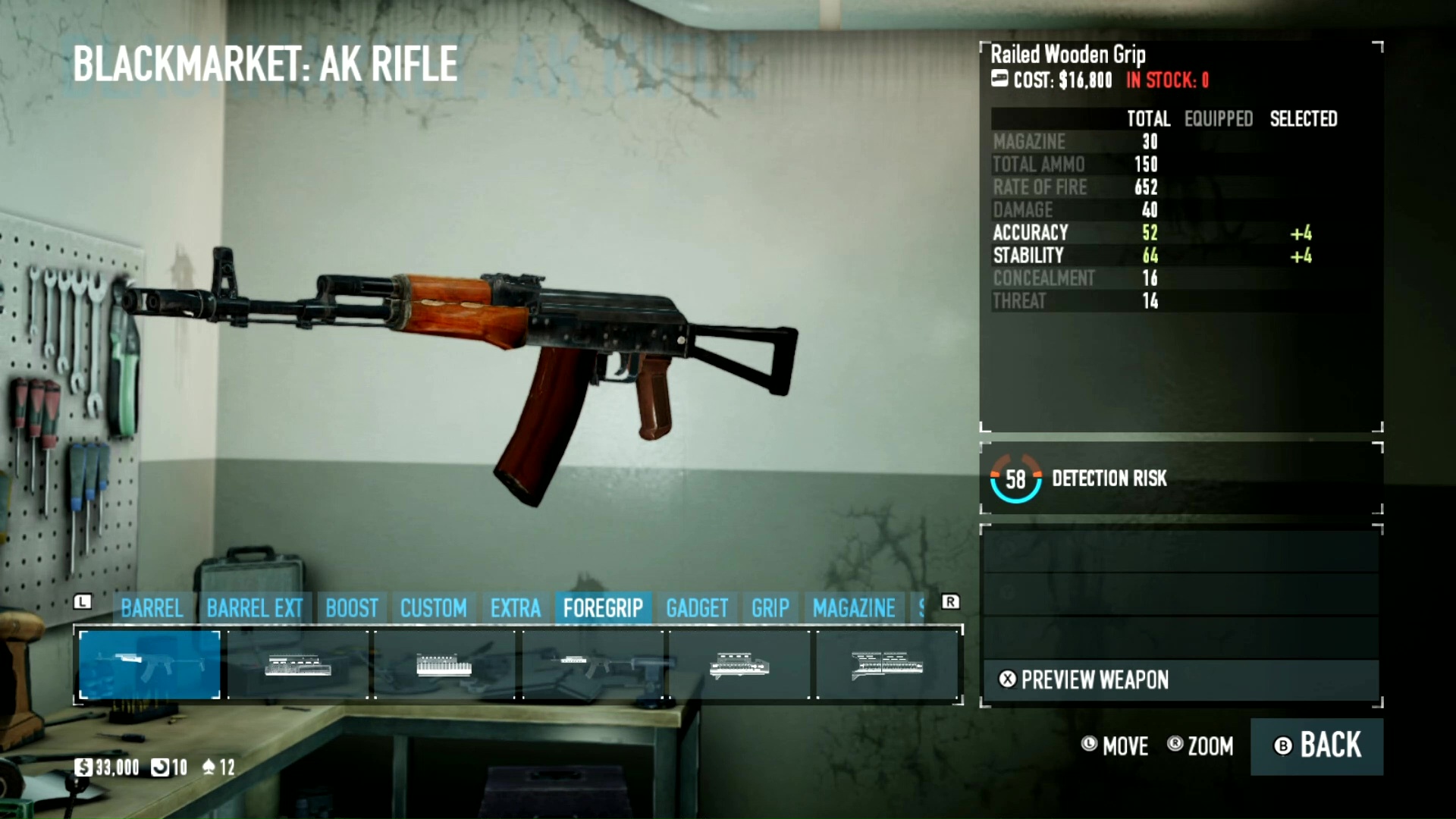
Task: Show the Gadget mods
Action: [x=696, y=608]
